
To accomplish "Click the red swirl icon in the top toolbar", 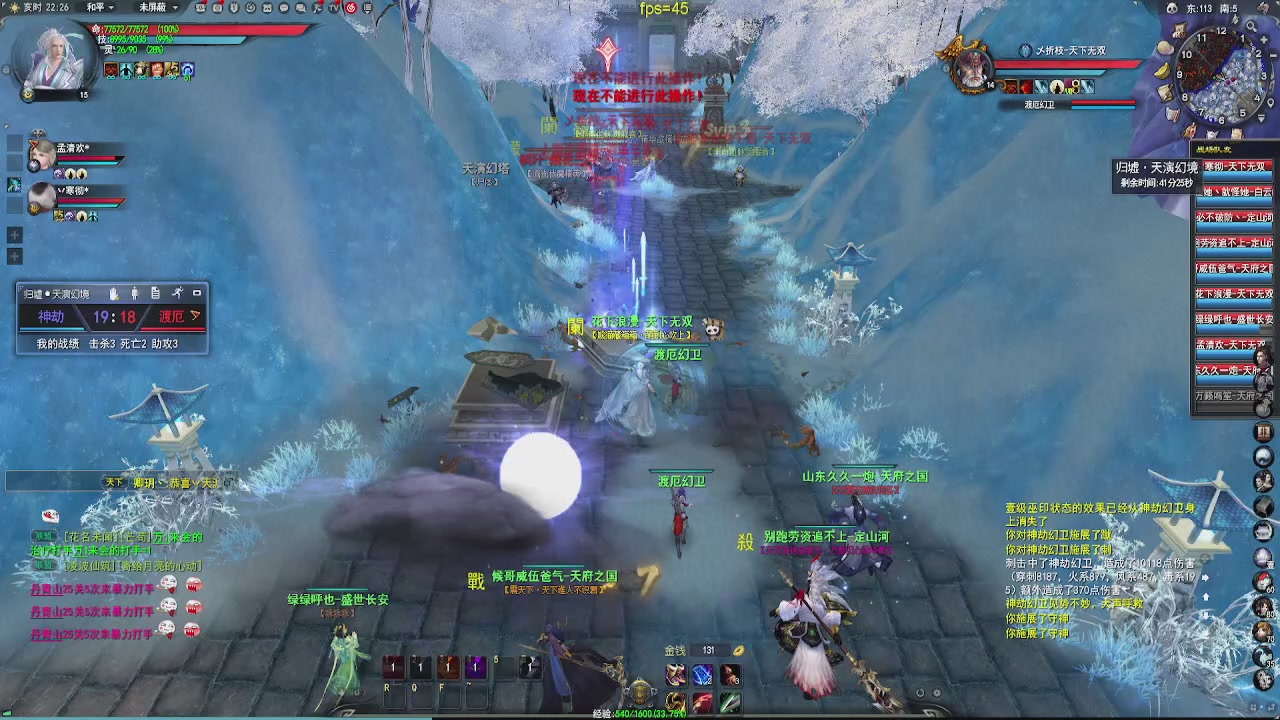I will point(351,8).
